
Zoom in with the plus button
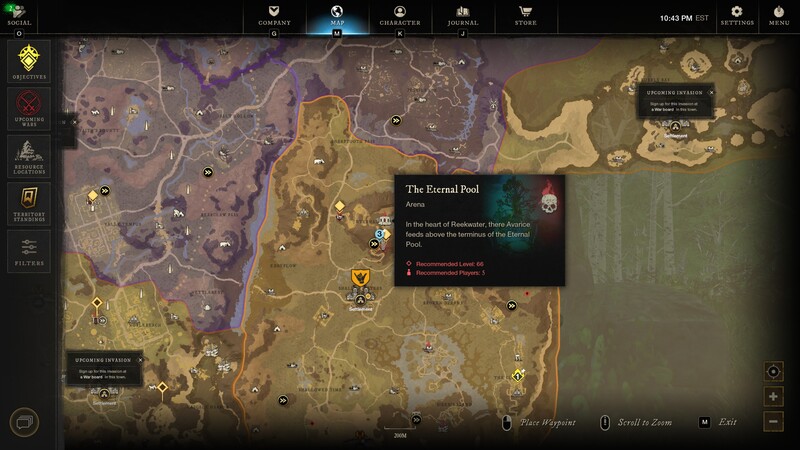774,397
